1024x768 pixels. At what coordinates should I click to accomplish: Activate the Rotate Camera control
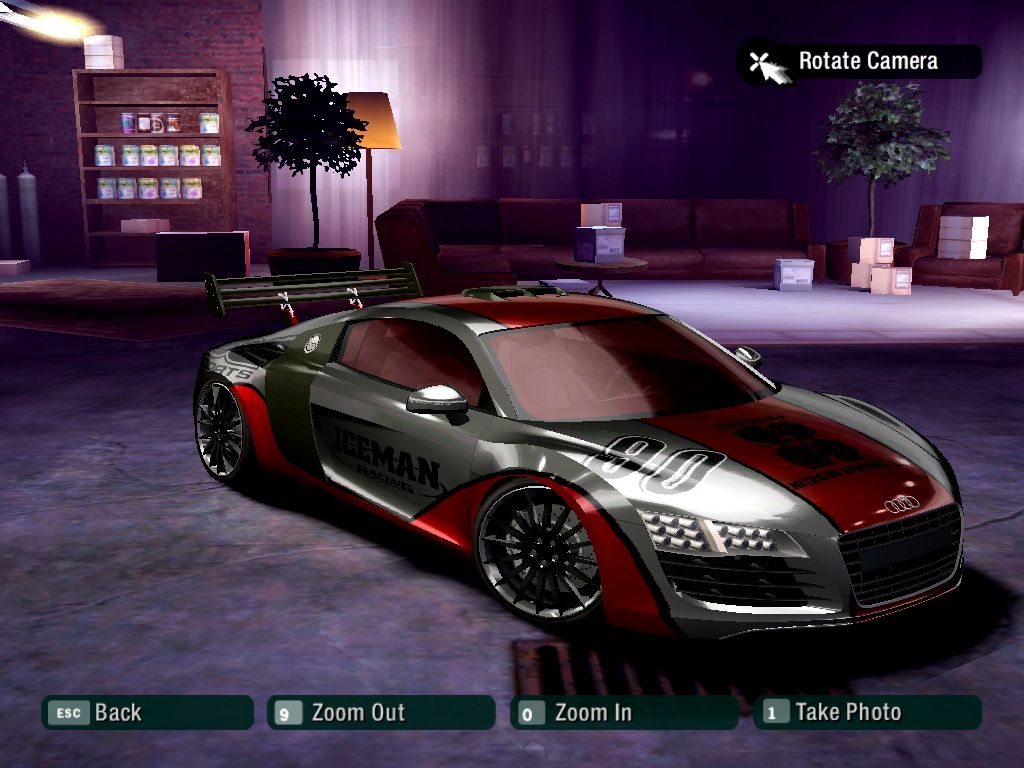coord(859,61)
